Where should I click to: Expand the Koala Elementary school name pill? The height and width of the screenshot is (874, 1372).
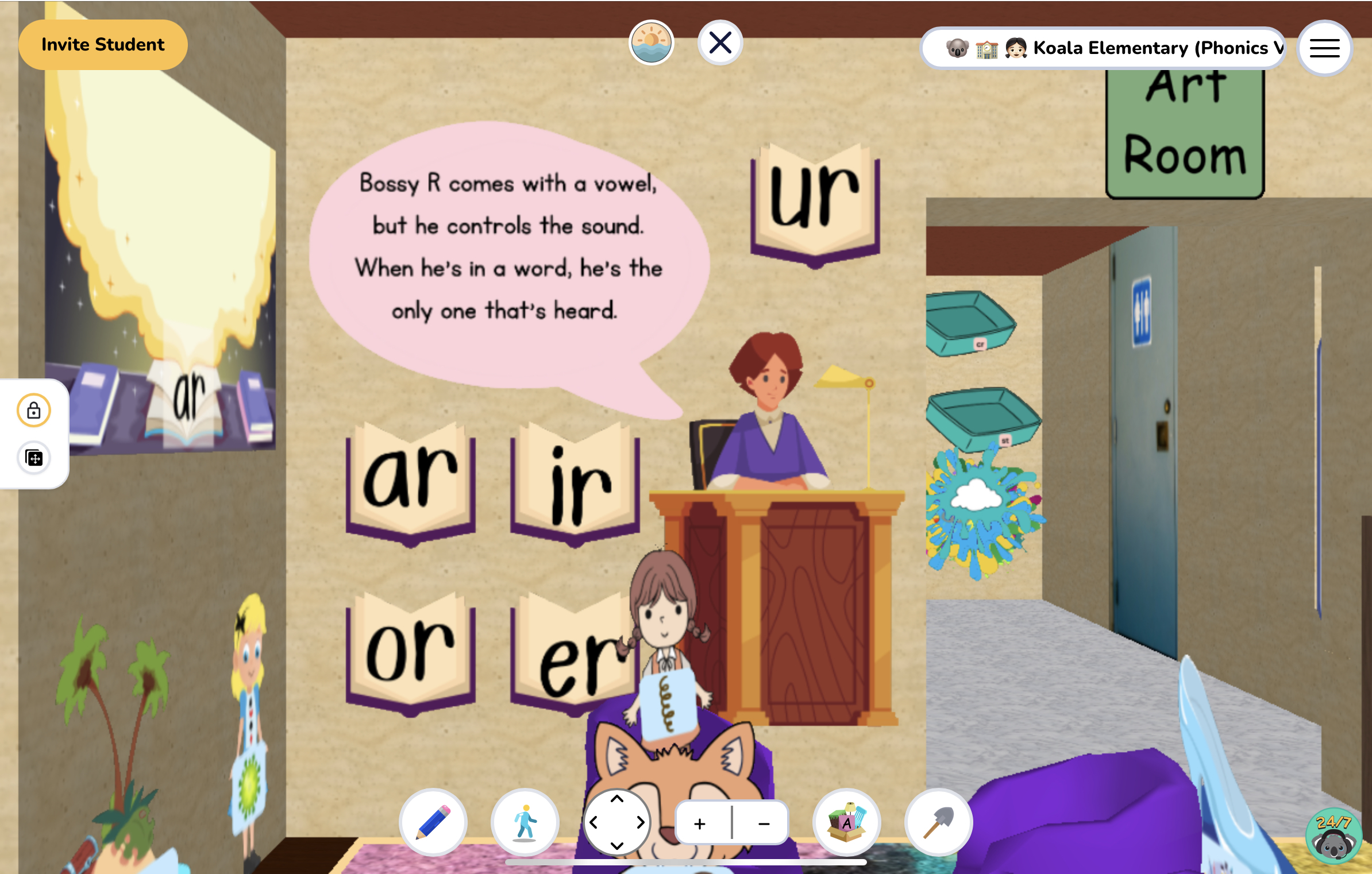pos(1103,48)
